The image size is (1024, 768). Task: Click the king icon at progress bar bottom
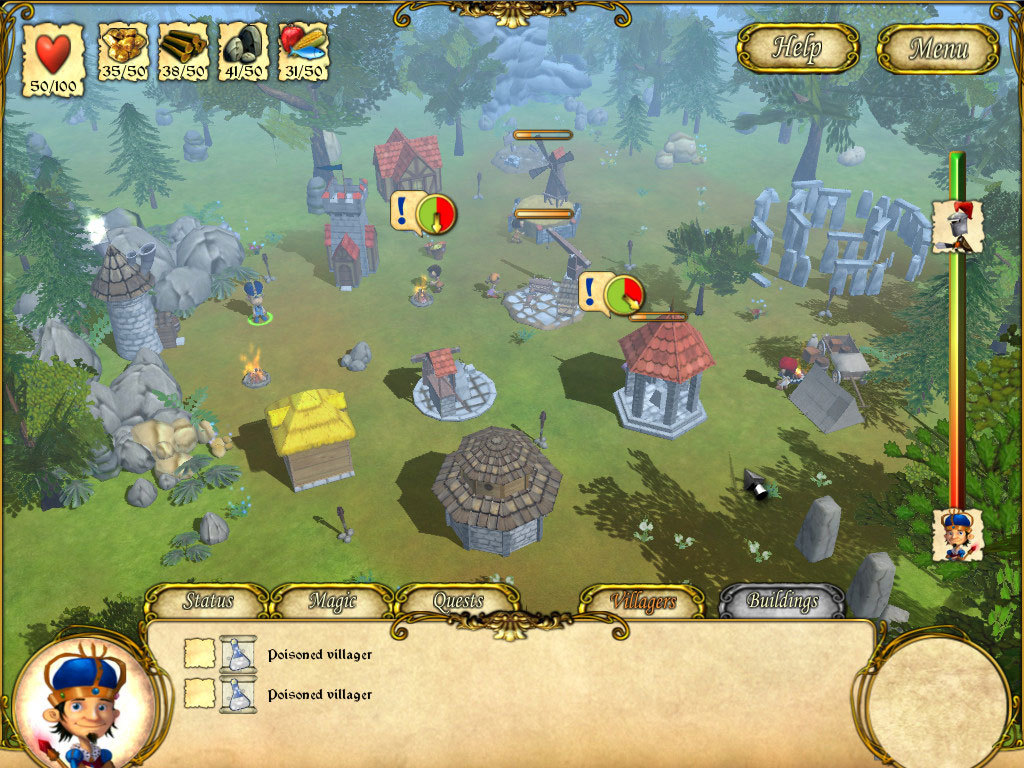click(958, 535)
